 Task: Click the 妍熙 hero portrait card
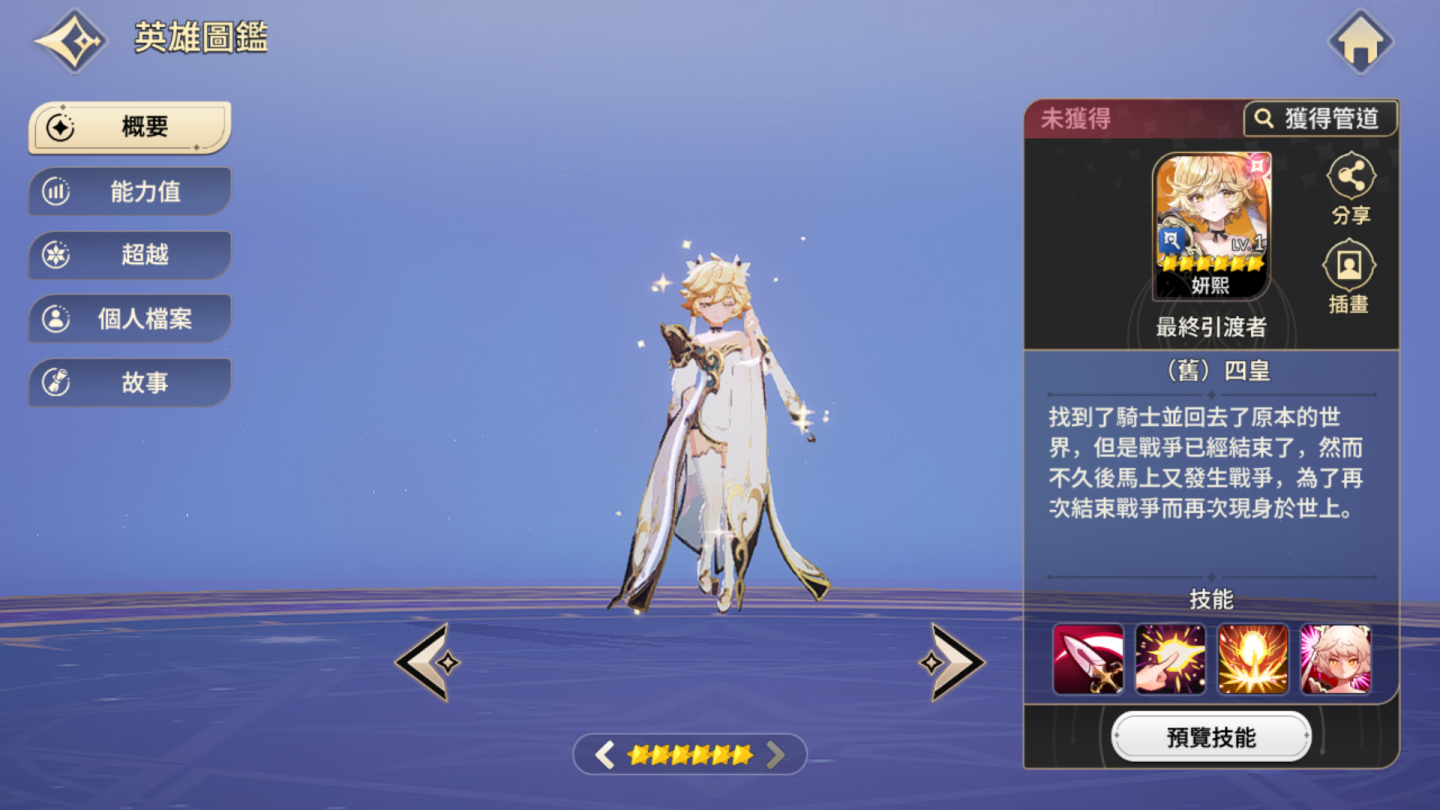(x=1211, y=226)
